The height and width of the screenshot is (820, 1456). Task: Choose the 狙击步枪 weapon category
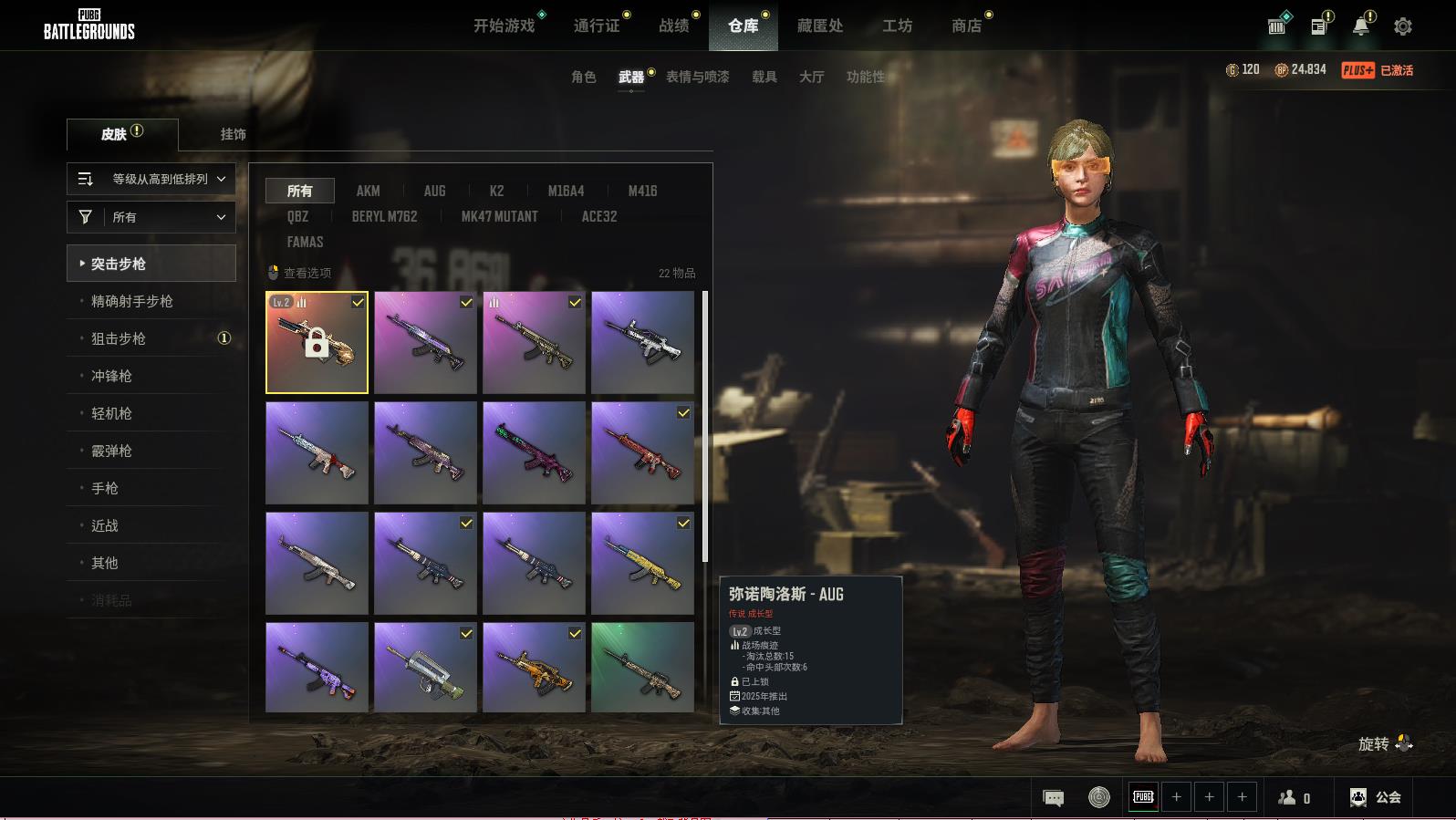coord(119,338)
